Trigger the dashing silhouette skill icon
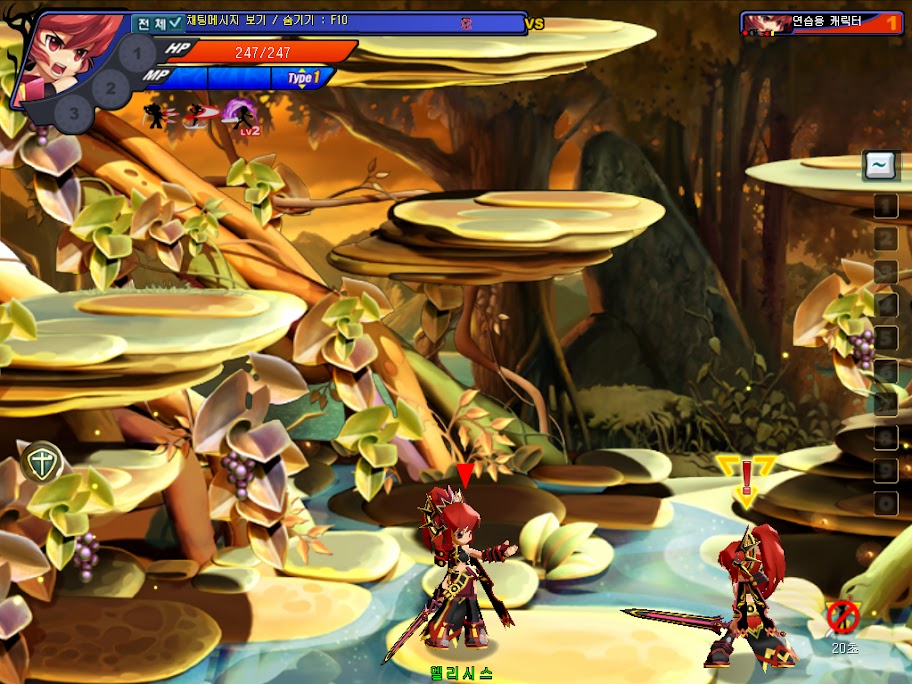912x684 pixels. (158, 115)
